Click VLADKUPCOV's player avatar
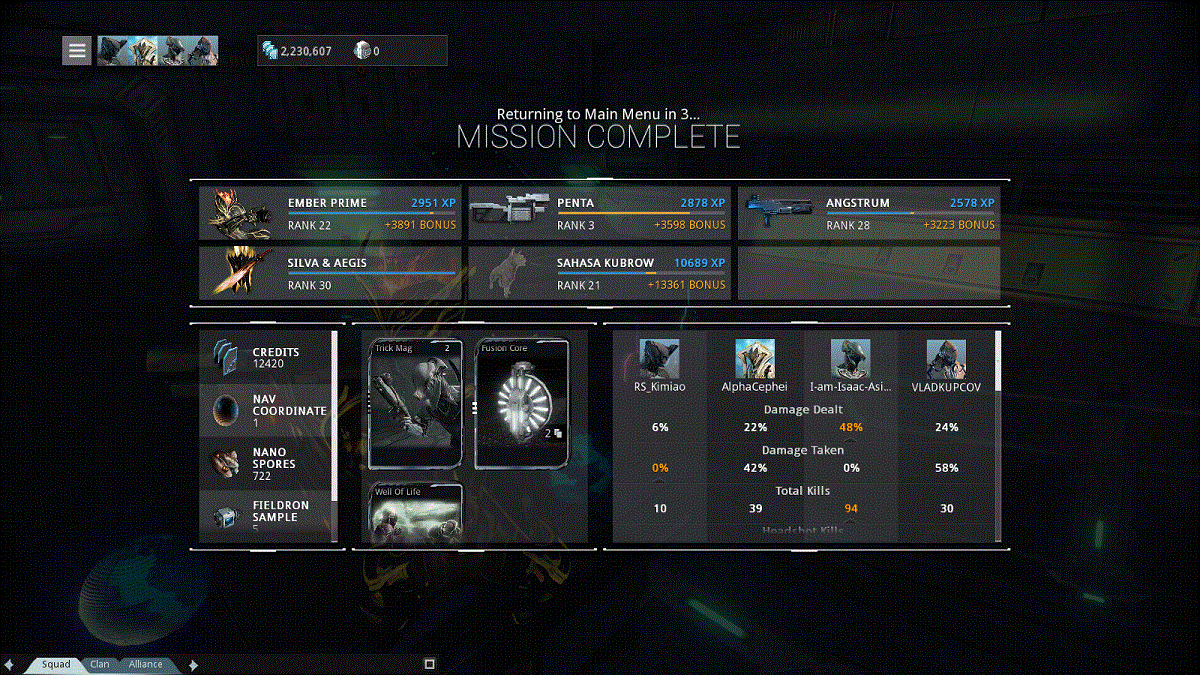 point(946,359)
